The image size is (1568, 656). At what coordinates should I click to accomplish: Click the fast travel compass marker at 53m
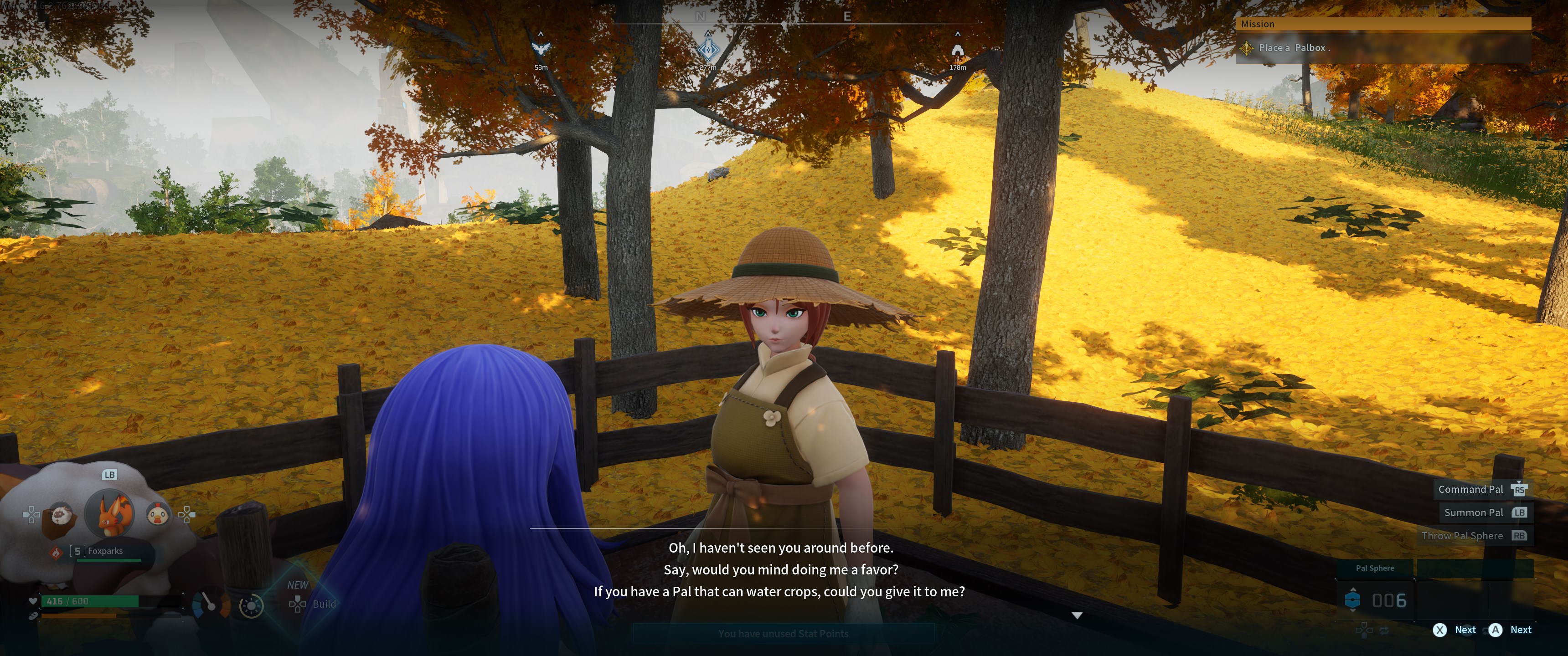[541, 49]
